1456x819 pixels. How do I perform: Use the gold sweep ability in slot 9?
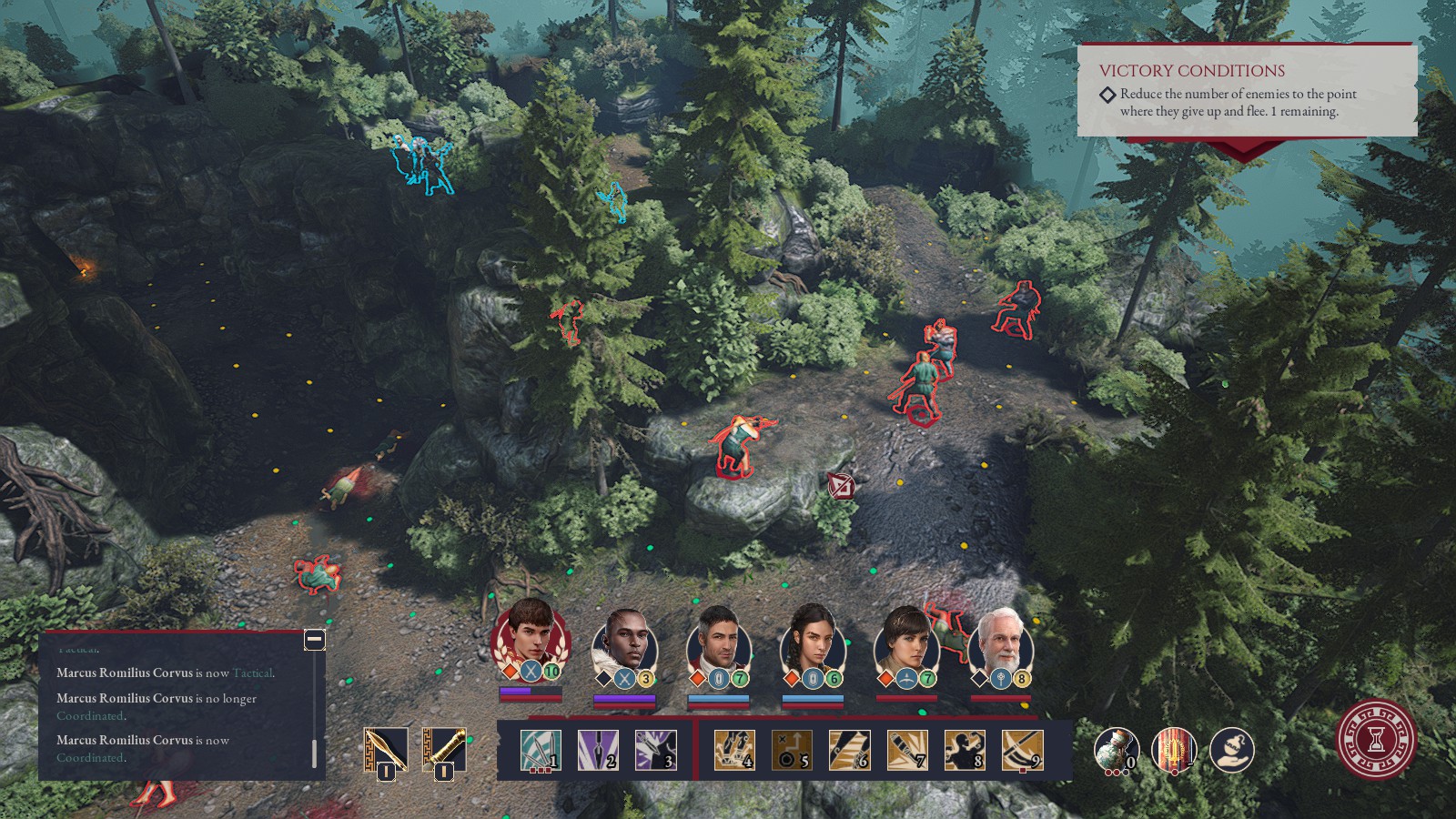coord(1022,751)
